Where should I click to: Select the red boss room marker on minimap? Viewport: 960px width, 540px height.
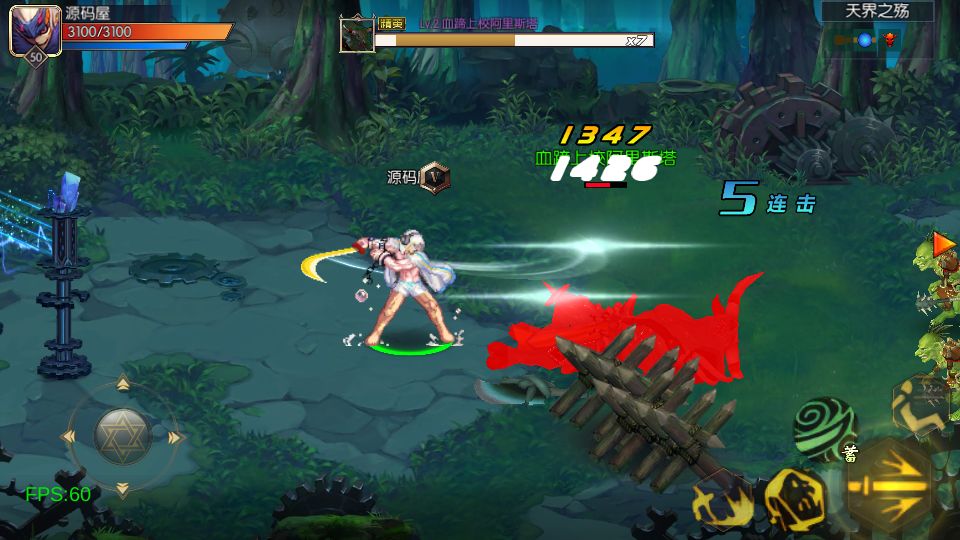click(x=888, y=40)
